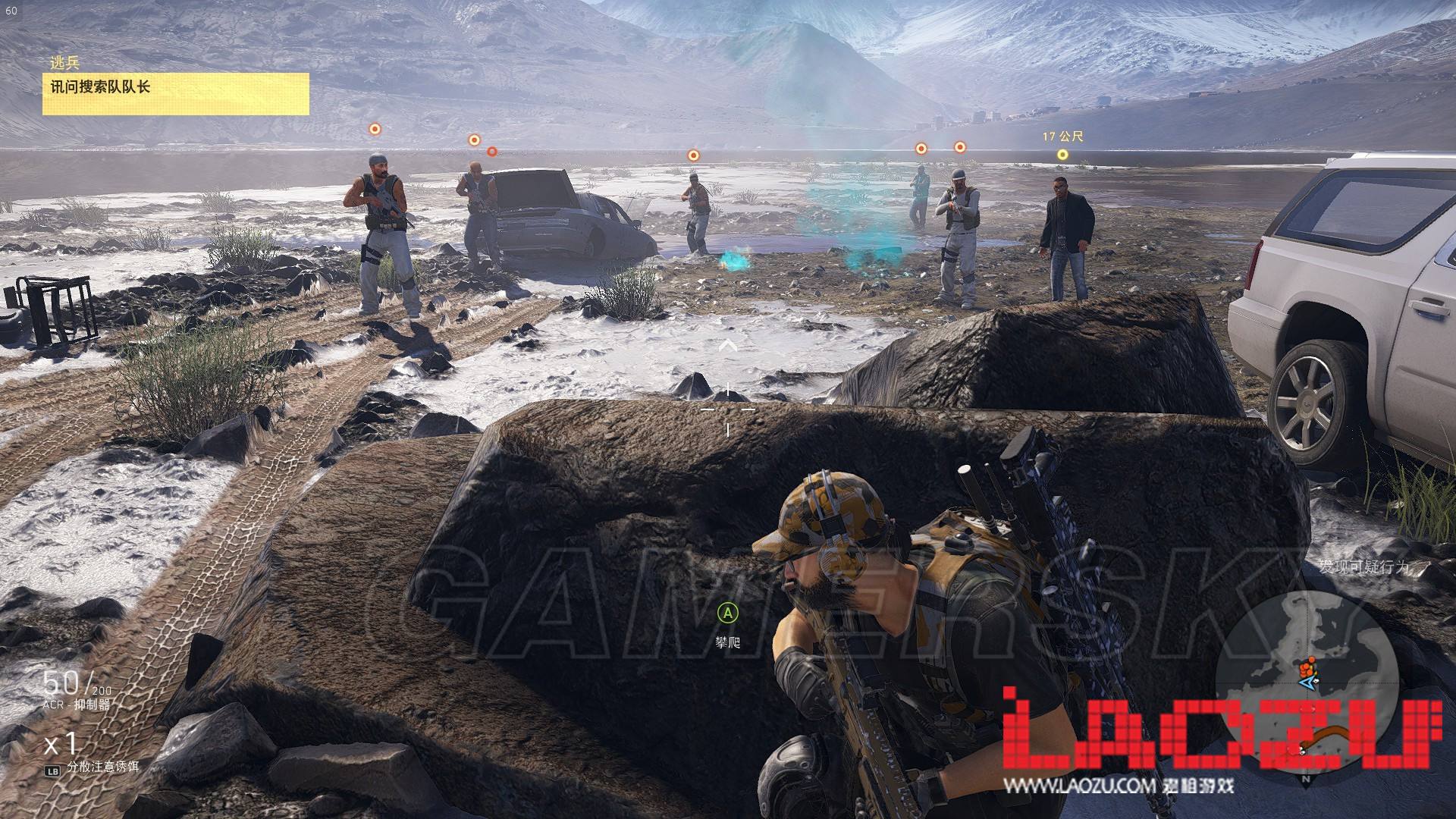This screenshot has width=1456, height=819.
Task: Click the yellow objective tracker box
Action: (x=175, y=93)
